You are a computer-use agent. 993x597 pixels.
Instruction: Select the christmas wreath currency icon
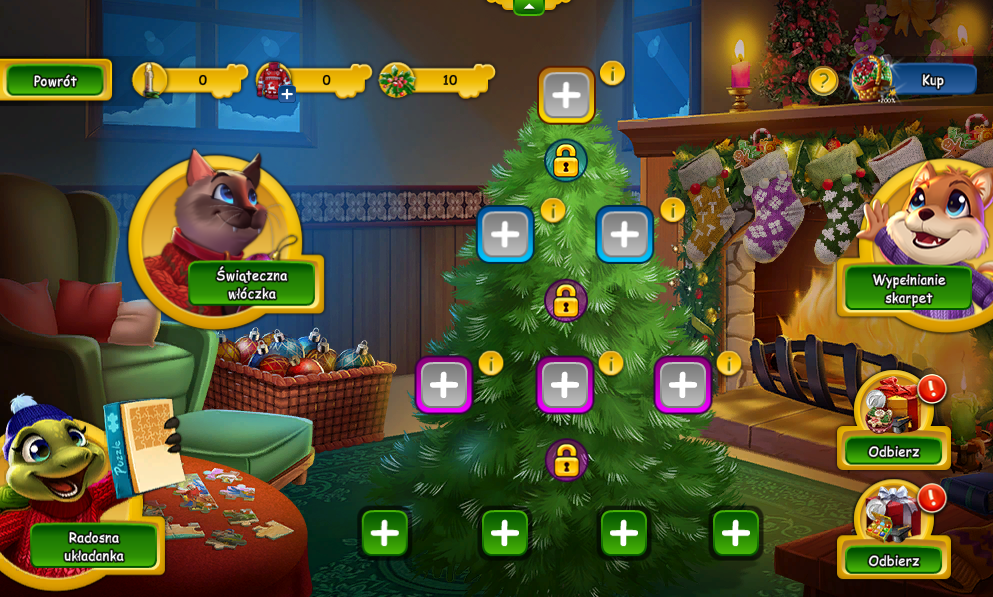click(397, 80)
